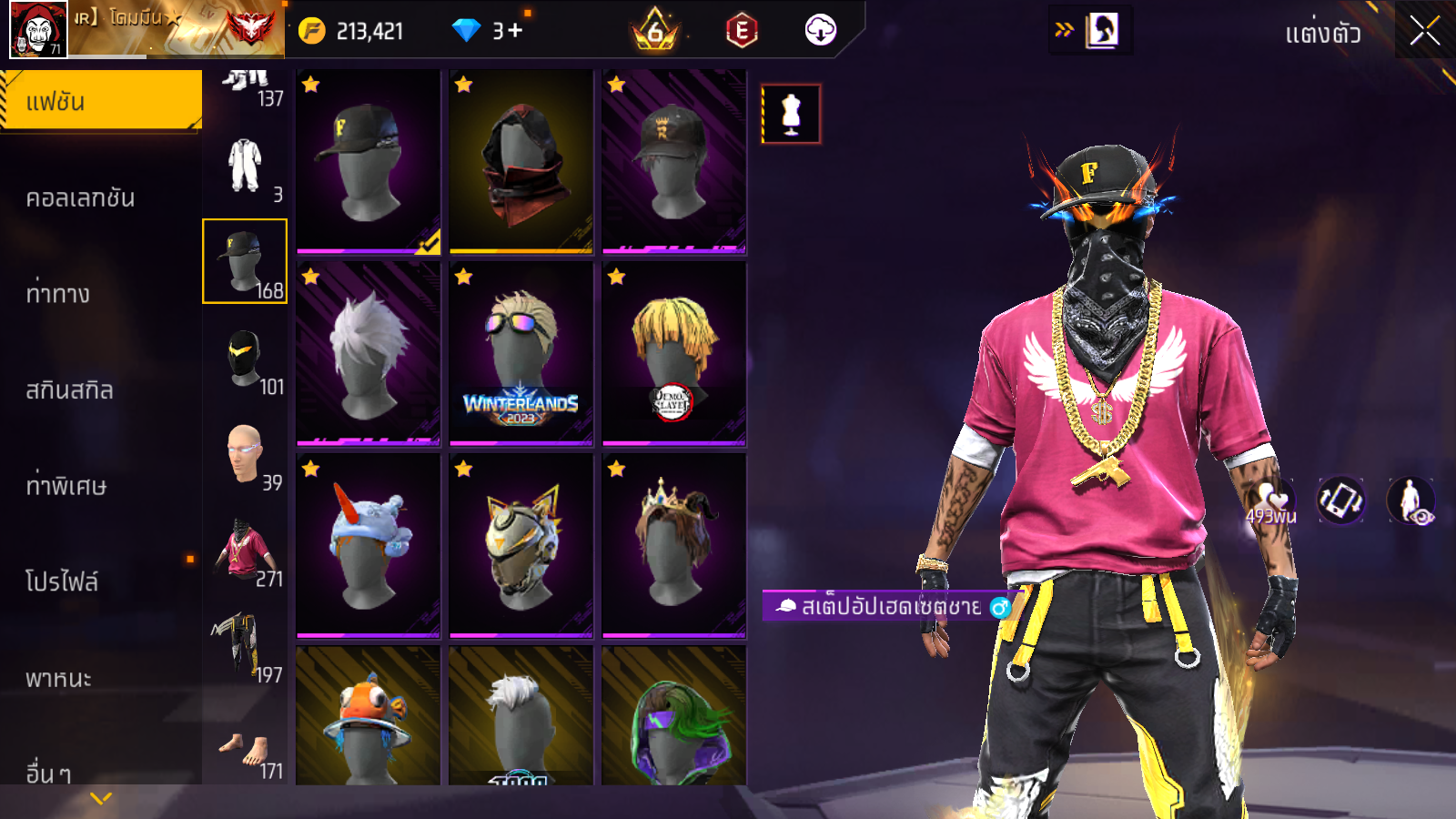This screenshot has height=819, width=1456.
Task: Select the Demon Slayer blonde hair item
Action: click(674, 354)
